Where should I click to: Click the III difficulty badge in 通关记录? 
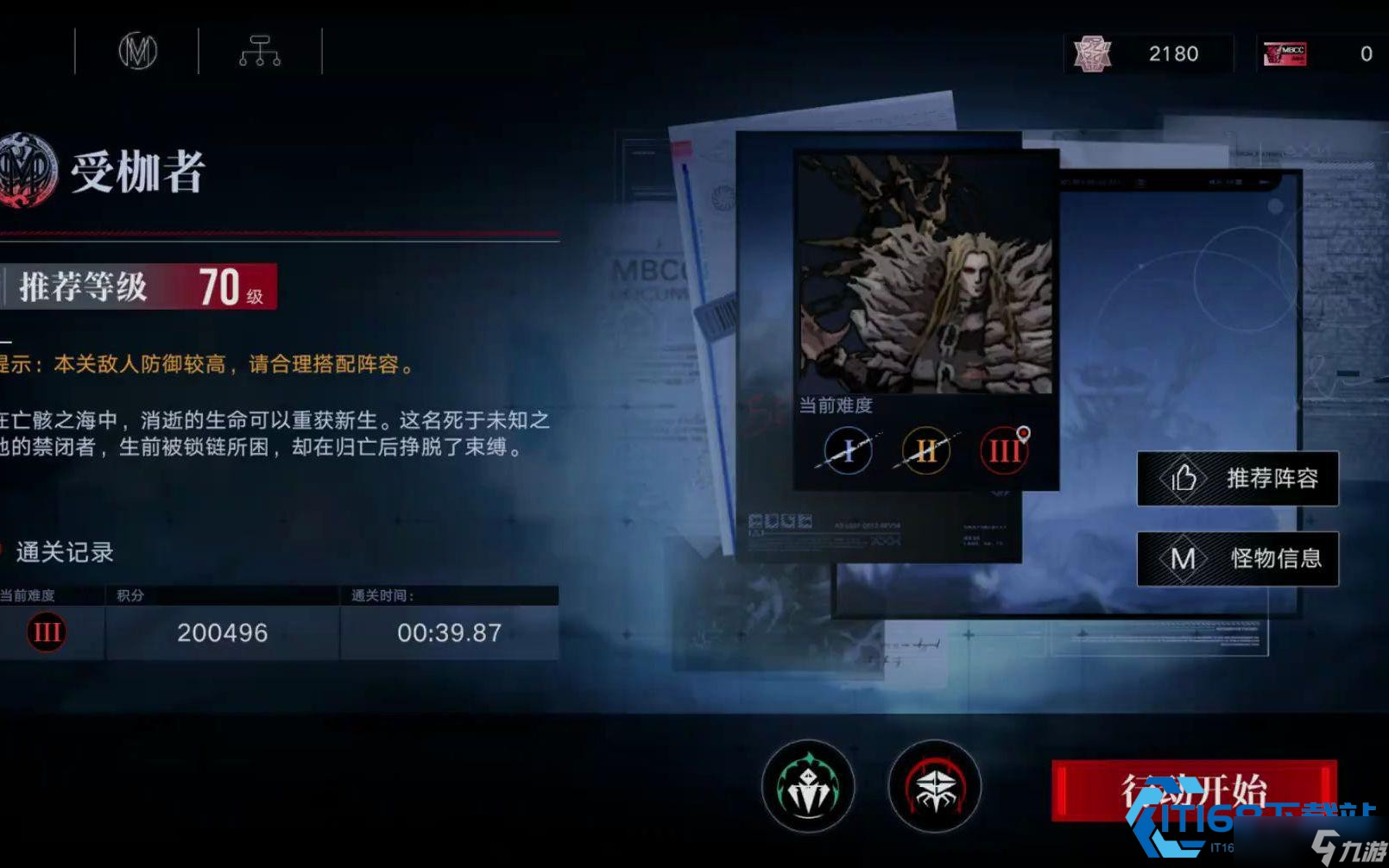45,632
